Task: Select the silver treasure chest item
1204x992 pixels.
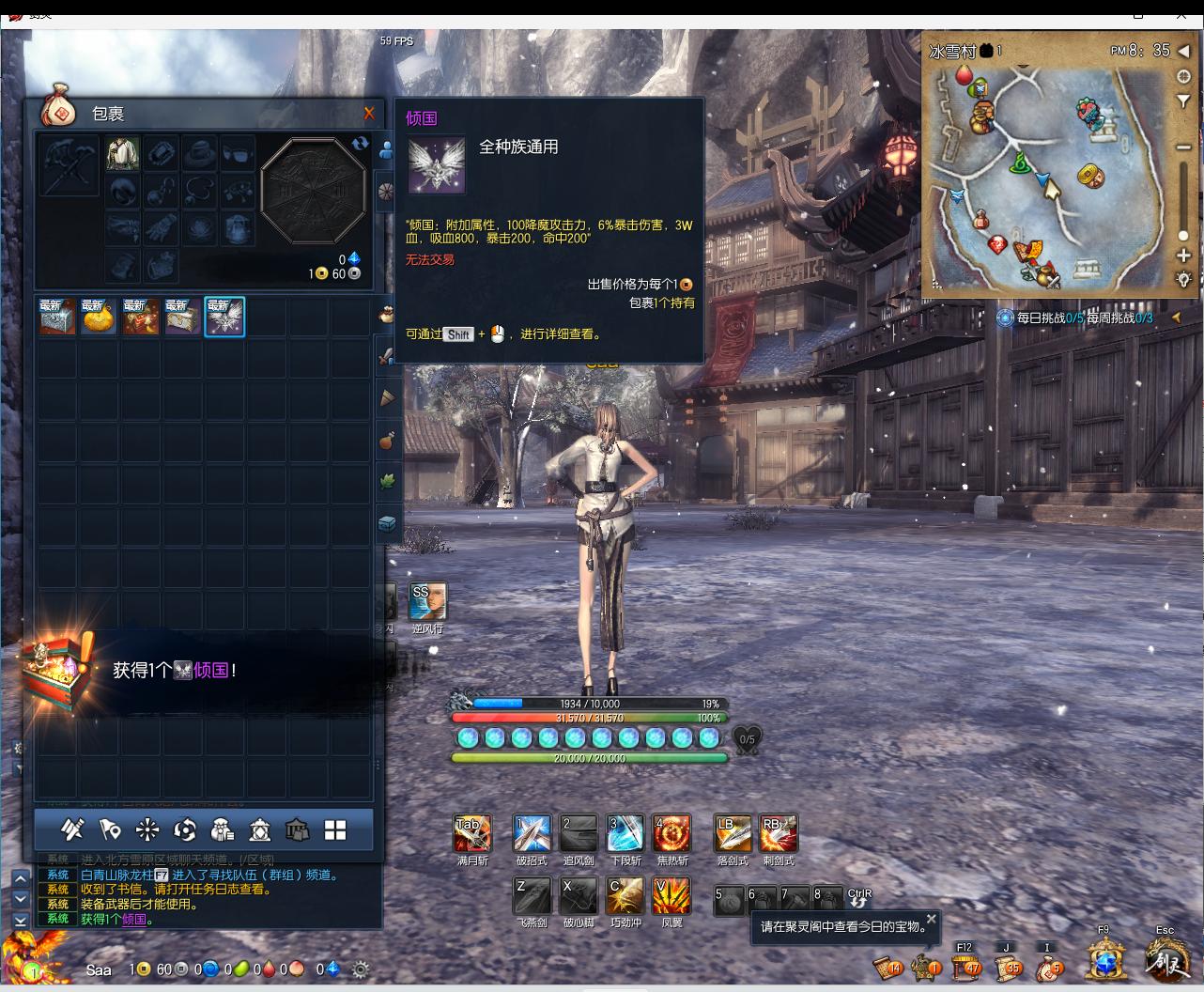Action: tap(57, 317)
